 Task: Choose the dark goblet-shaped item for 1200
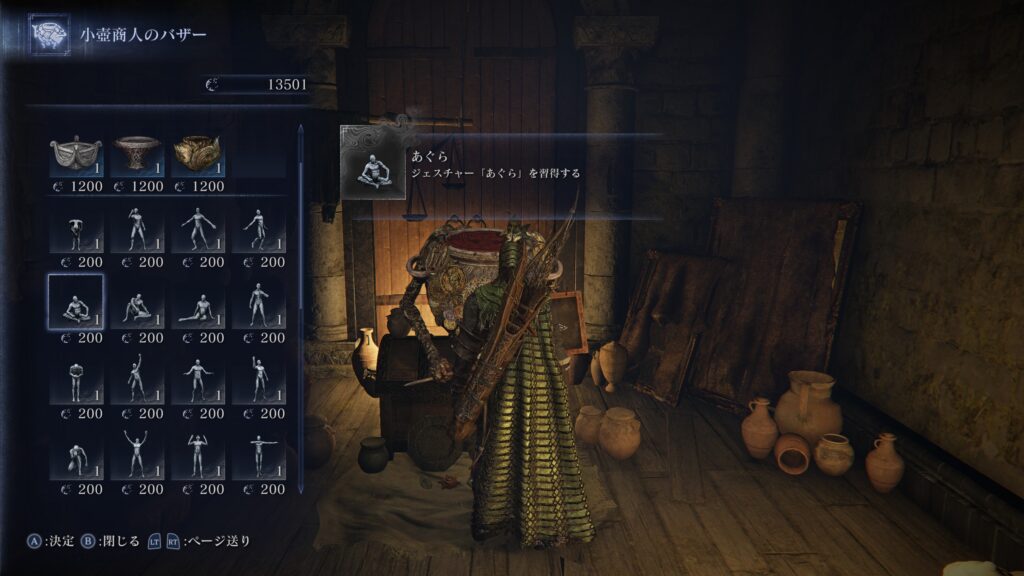[137, 155]
